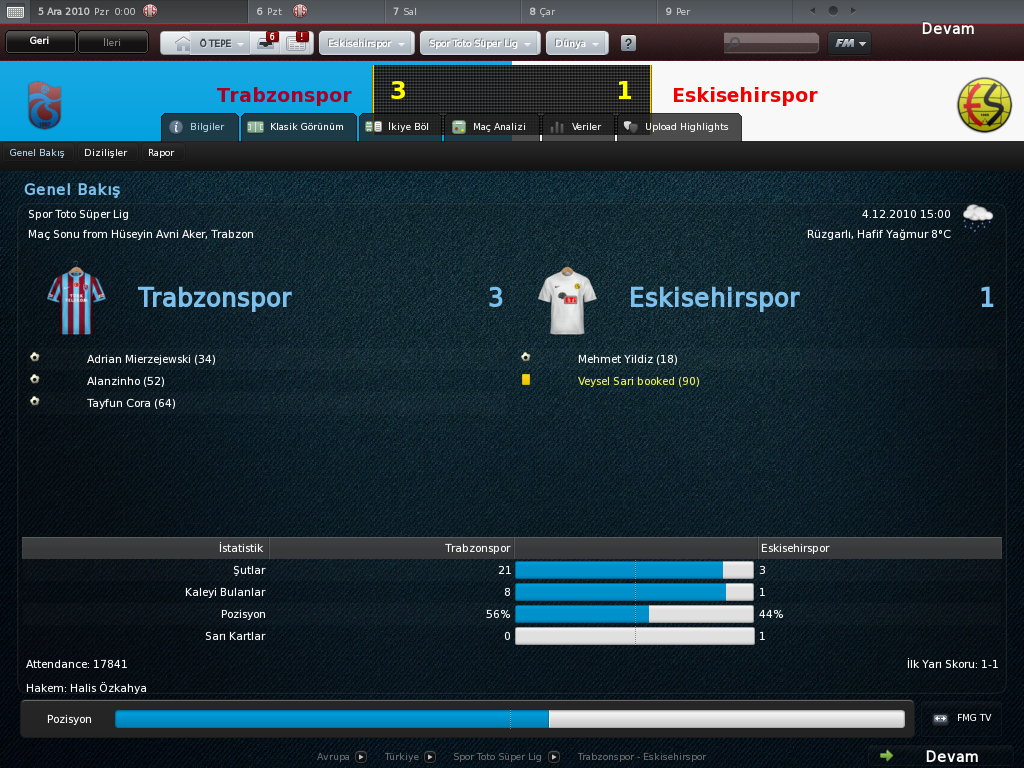Open the inbox with 6 unread messages
1024x768 pixels.
(x=267, y=43)
